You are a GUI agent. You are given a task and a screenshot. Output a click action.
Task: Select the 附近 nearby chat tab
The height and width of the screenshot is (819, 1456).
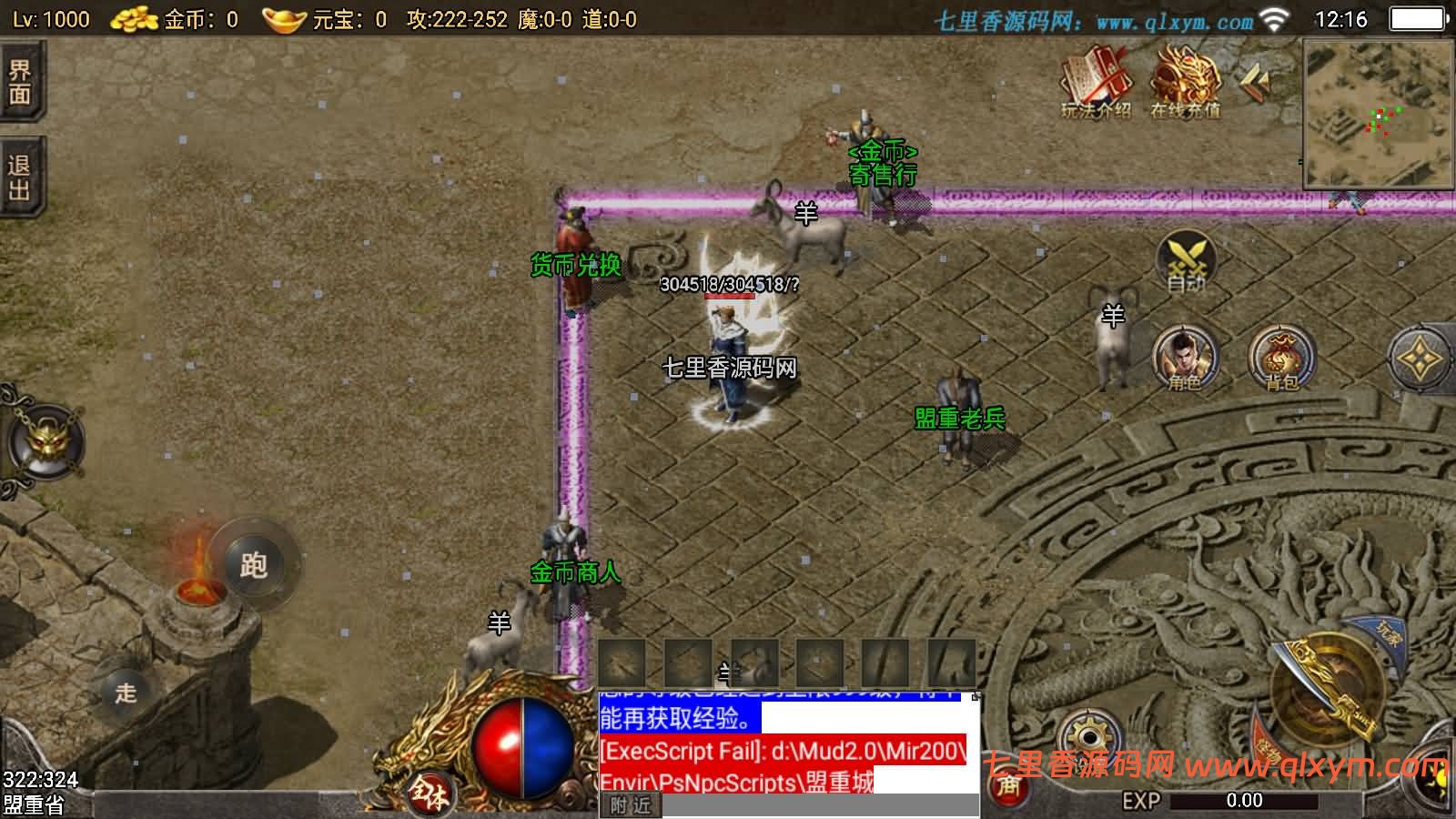631,805
